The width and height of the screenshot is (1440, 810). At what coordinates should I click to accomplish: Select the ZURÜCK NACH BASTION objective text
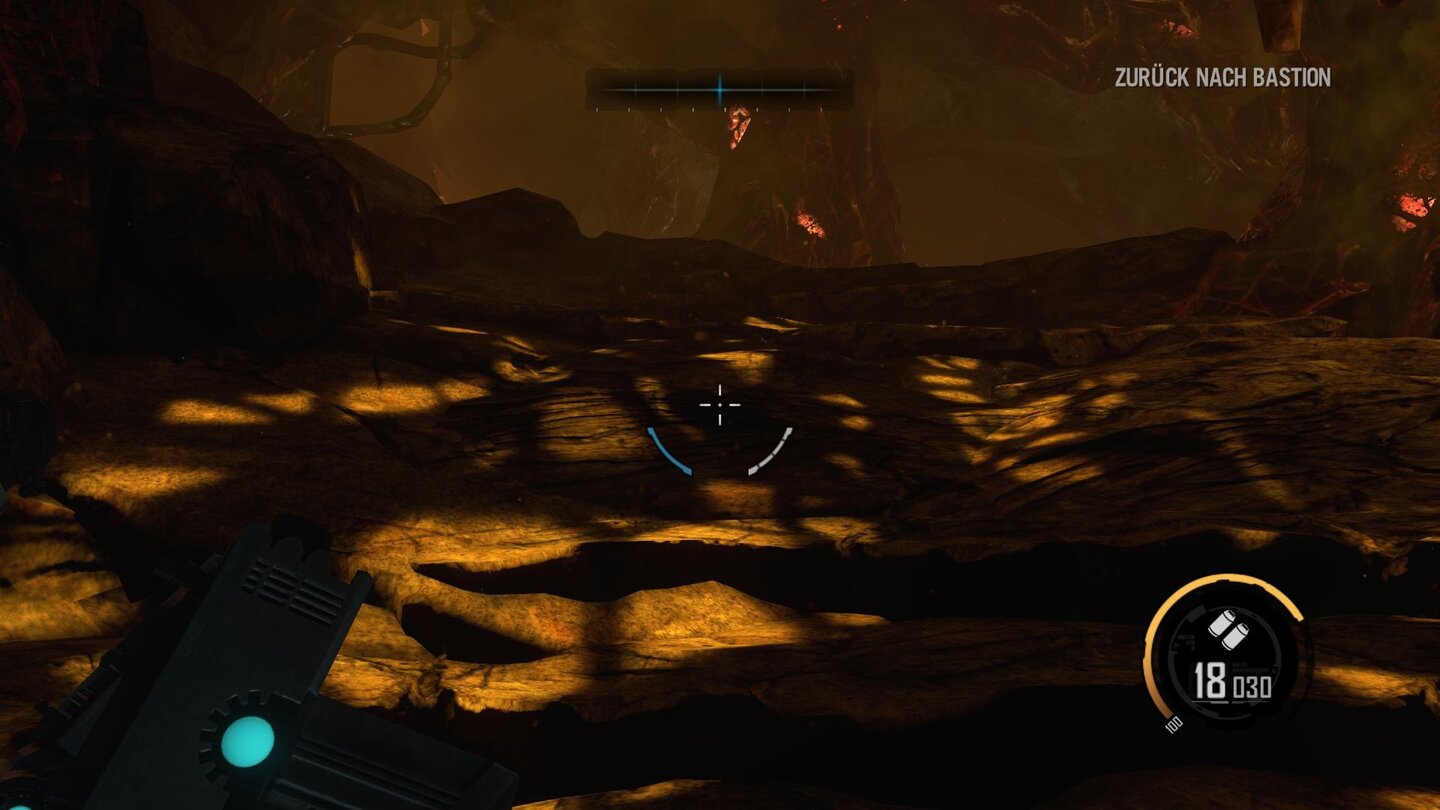[1222, 74]
